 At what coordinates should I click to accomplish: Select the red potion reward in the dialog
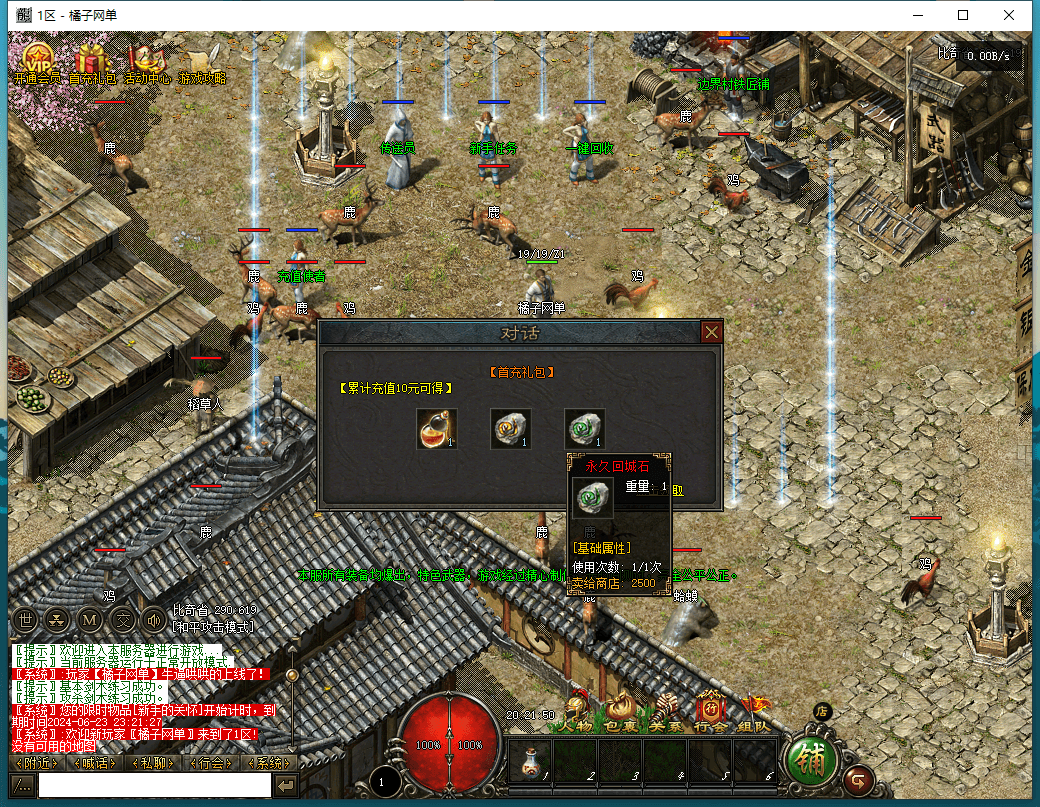coord(437,428)
